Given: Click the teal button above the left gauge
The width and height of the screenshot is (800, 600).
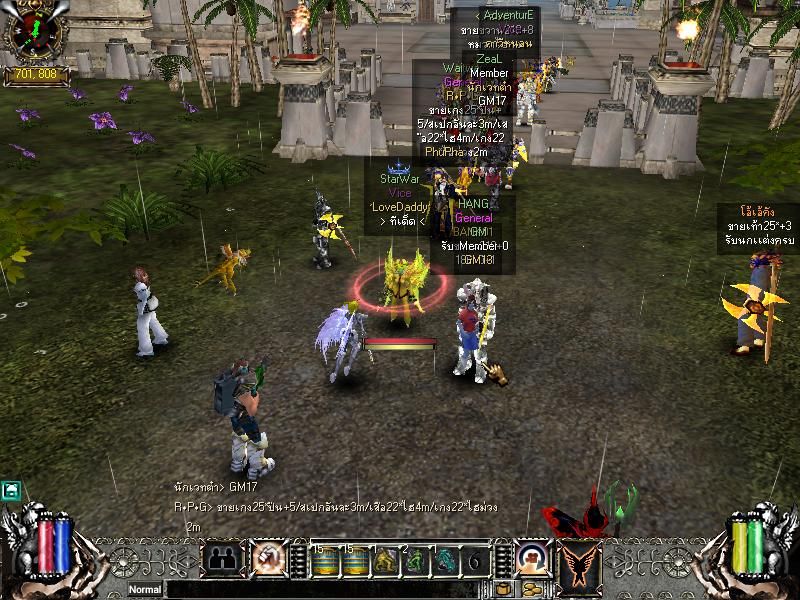Looking at the screenshot, I should [11, 490].
